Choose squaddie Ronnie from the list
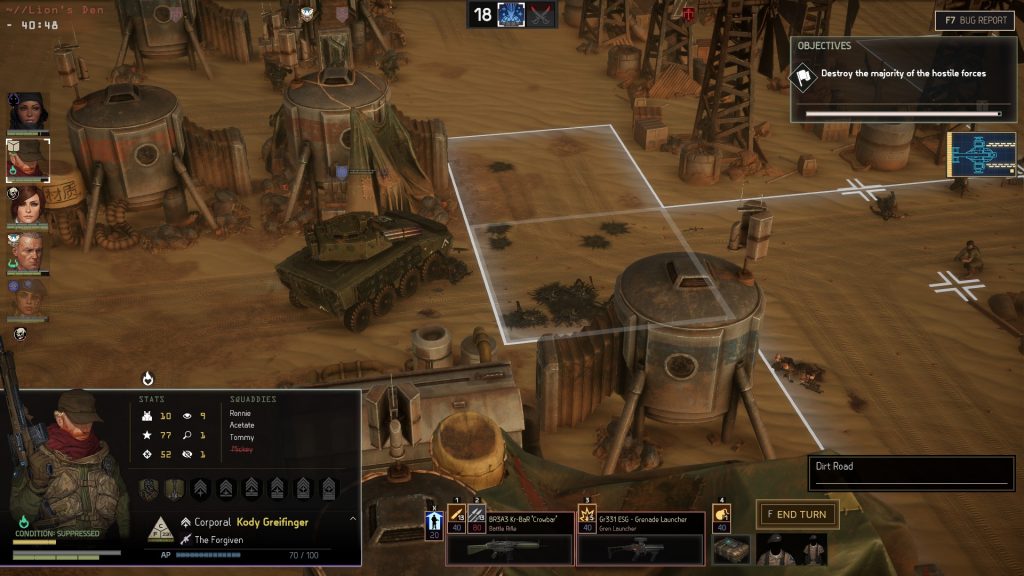Screen dimensions: 1024x576 (240, 413)
